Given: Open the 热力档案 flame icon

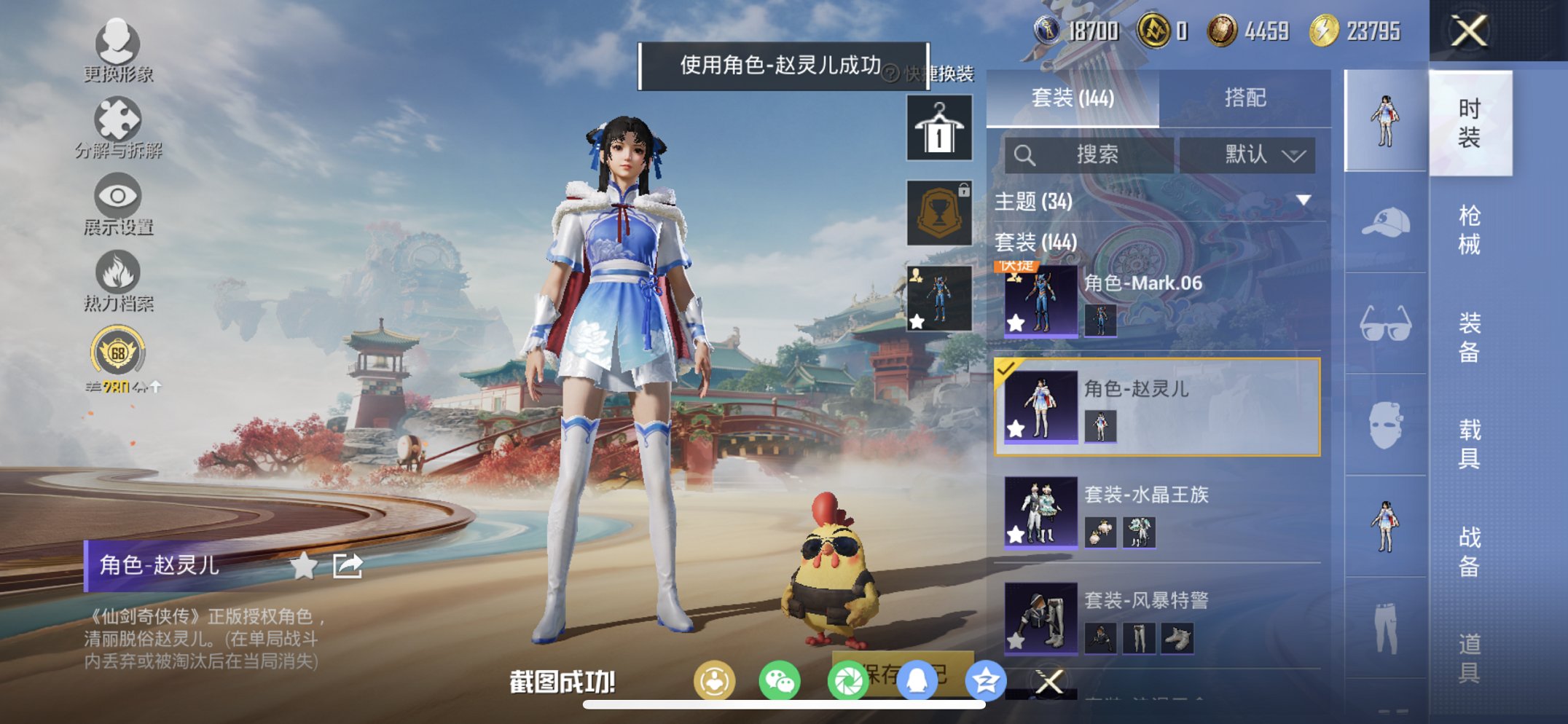Looking at the screenshot, I should tap(119, 272).
